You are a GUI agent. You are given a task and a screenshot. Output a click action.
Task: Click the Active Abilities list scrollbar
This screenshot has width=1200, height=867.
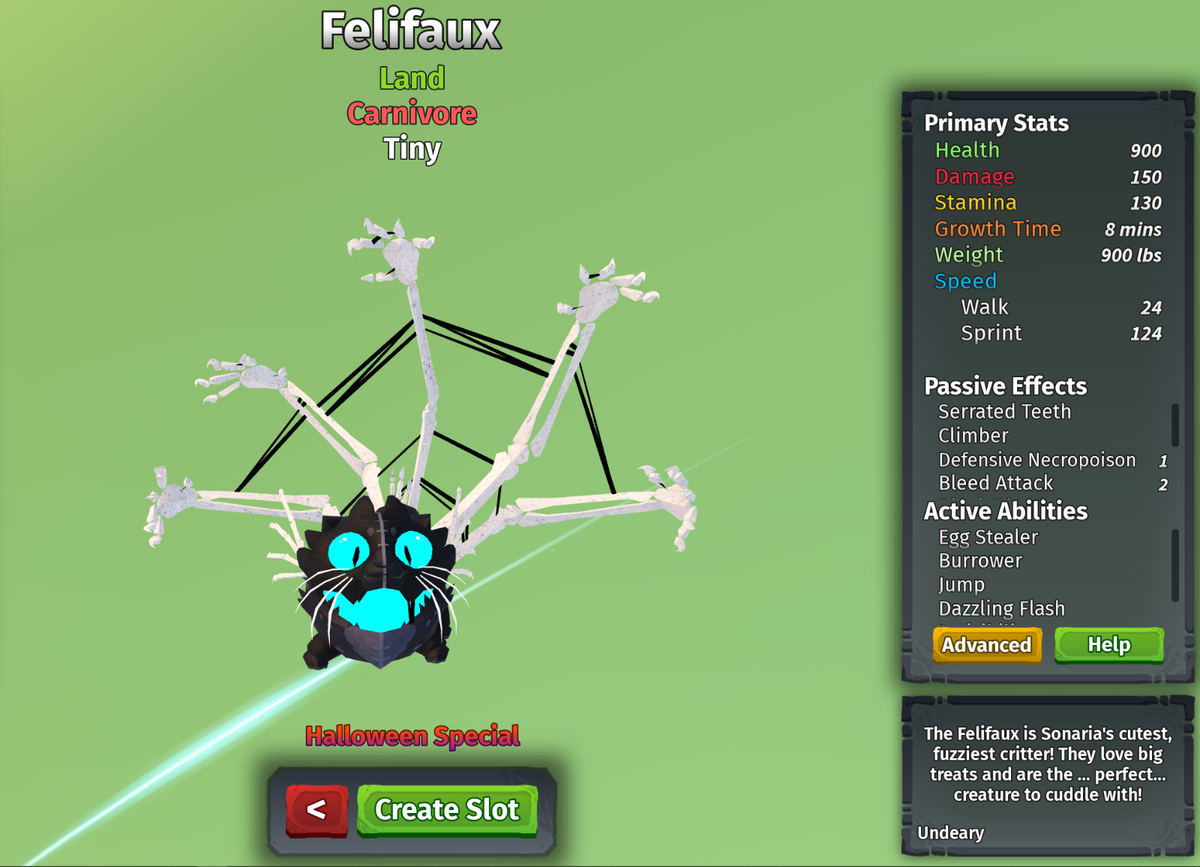pyautogui.click(x=1175, y=565)
